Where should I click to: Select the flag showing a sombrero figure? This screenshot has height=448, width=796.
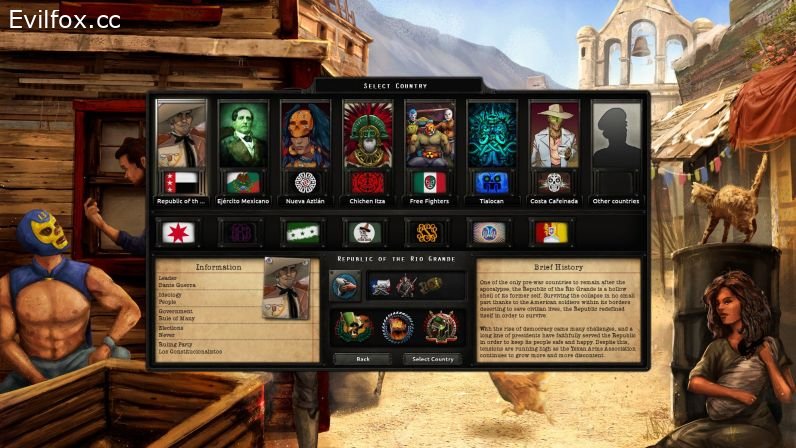362,233
